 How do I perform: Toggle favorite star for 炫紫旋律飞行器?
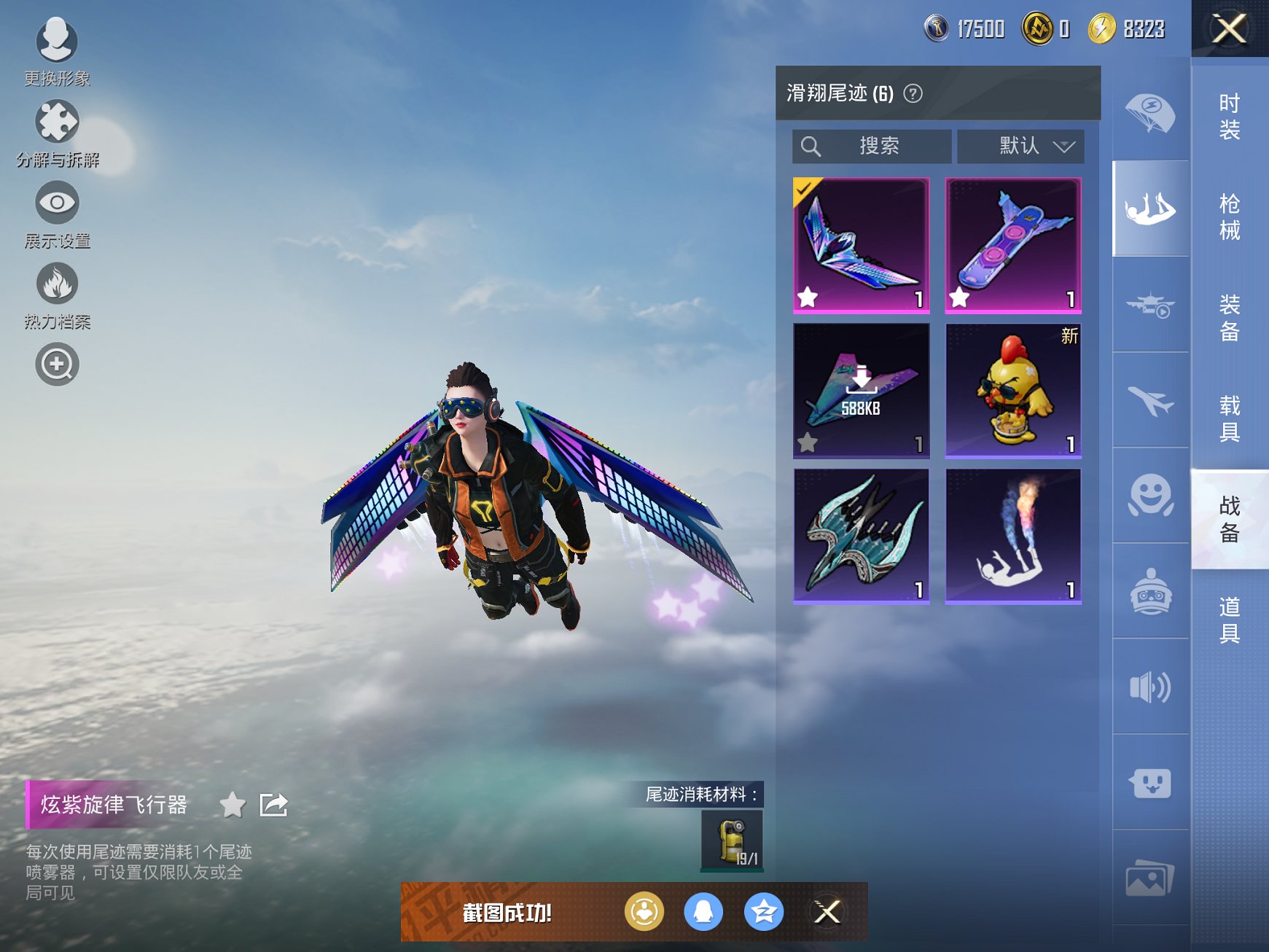click(233, 806)
